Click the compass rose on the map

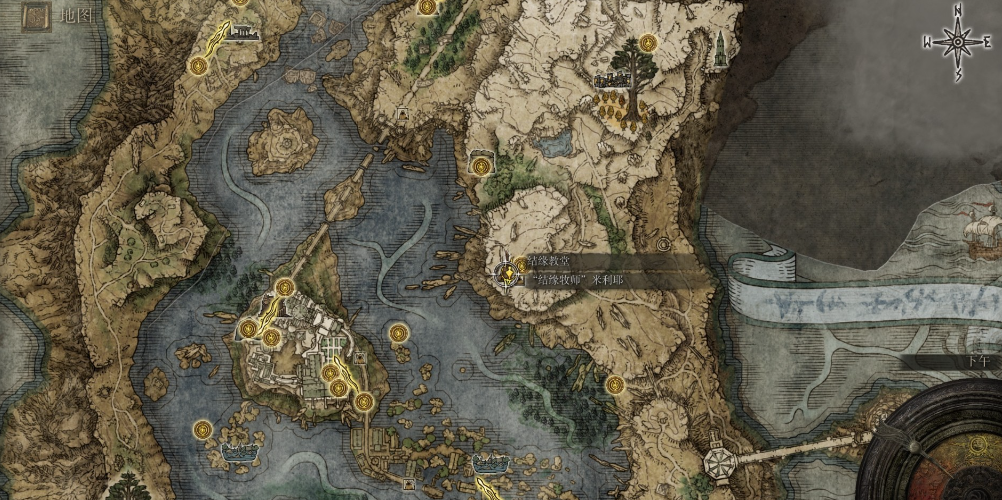coord(957,43)
